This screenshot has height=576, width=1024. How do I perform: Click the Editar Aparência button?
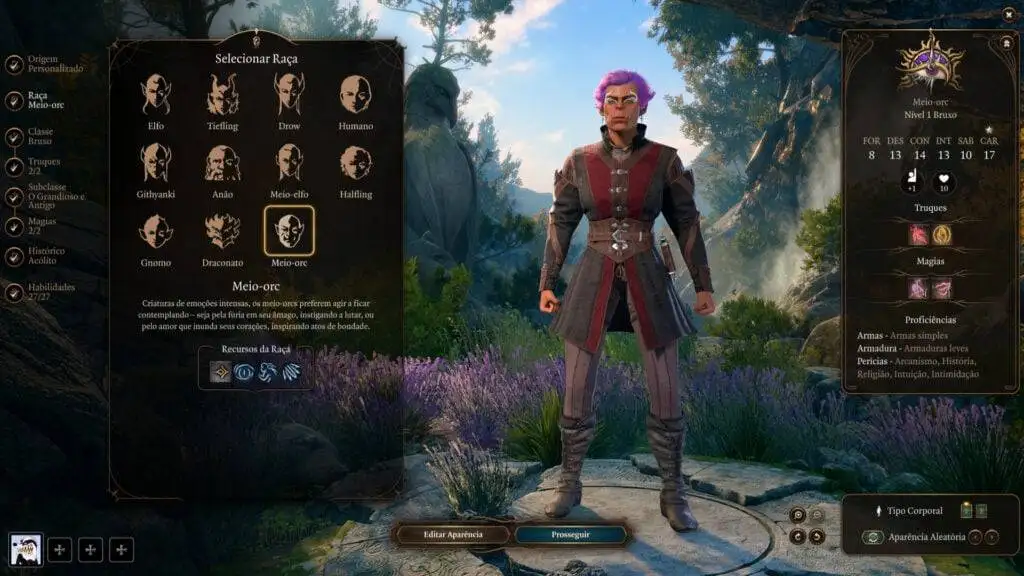click(x=453, y=534)
